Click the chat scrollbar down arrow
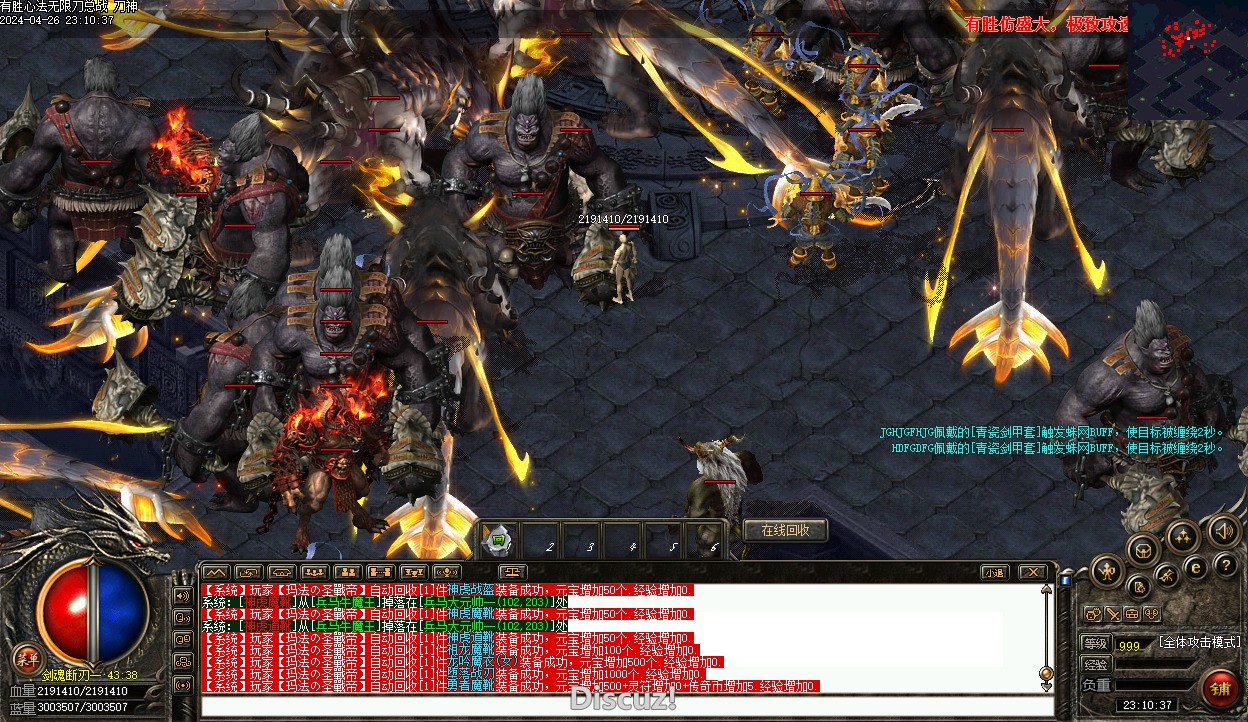The width and height of the screenshot is (1248, 722). (1046, 687)
